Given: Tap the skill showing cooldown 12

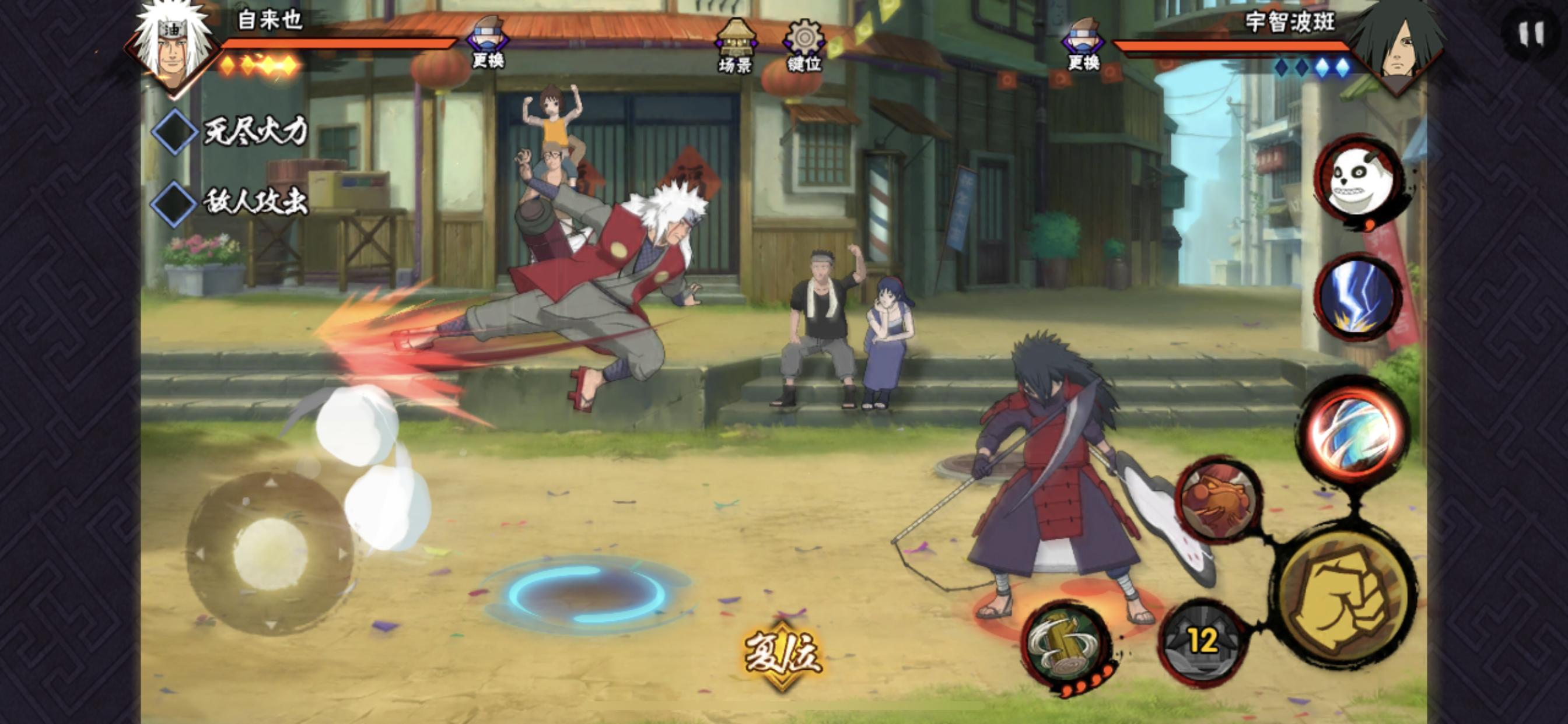Looking at the screenshot, I should (1202, 642).
